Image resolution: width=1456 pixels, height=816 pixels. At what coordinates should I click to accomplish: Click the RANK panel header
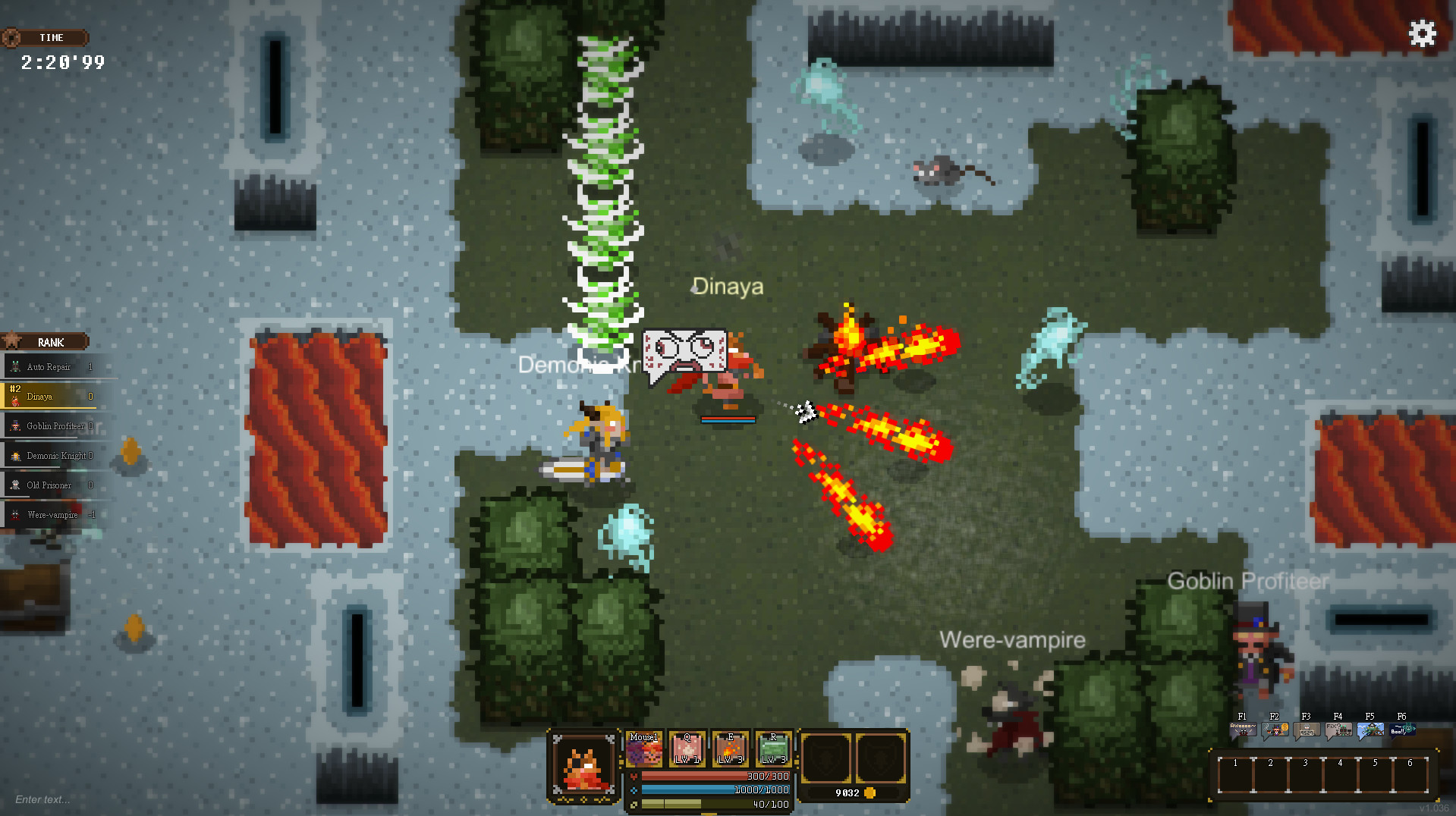(50, 342)
